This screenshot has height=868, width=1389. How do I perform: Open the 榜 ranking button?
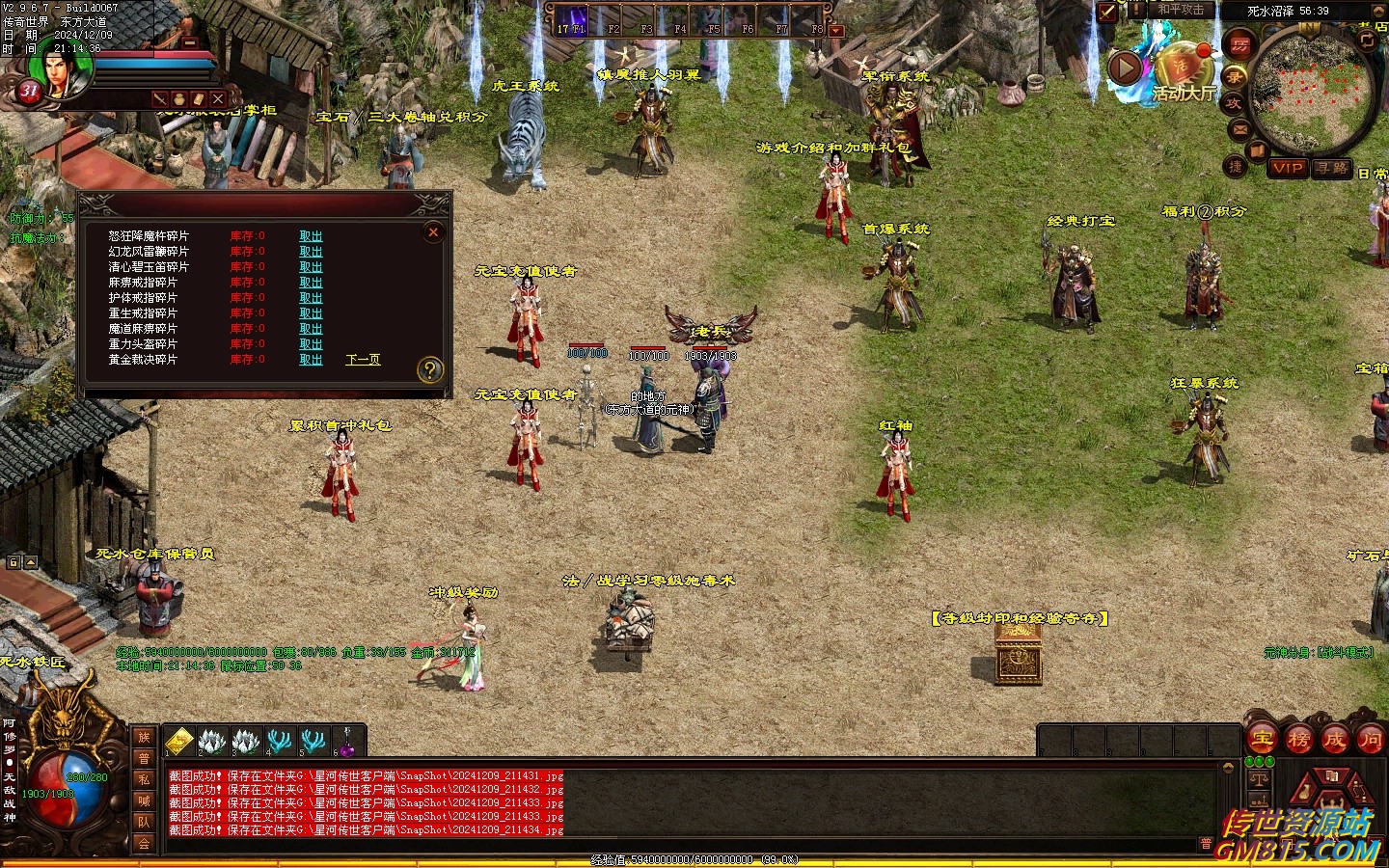(x=1299, y=740)
